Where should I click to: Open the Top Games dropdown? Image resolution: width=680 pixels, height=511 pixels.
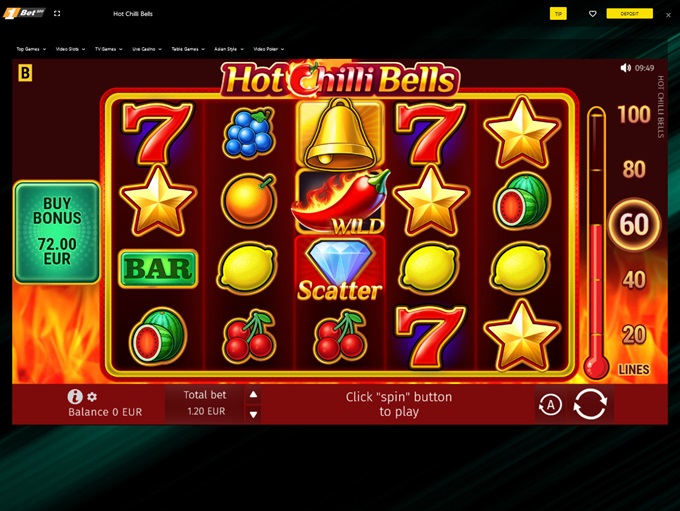point(31,49)
